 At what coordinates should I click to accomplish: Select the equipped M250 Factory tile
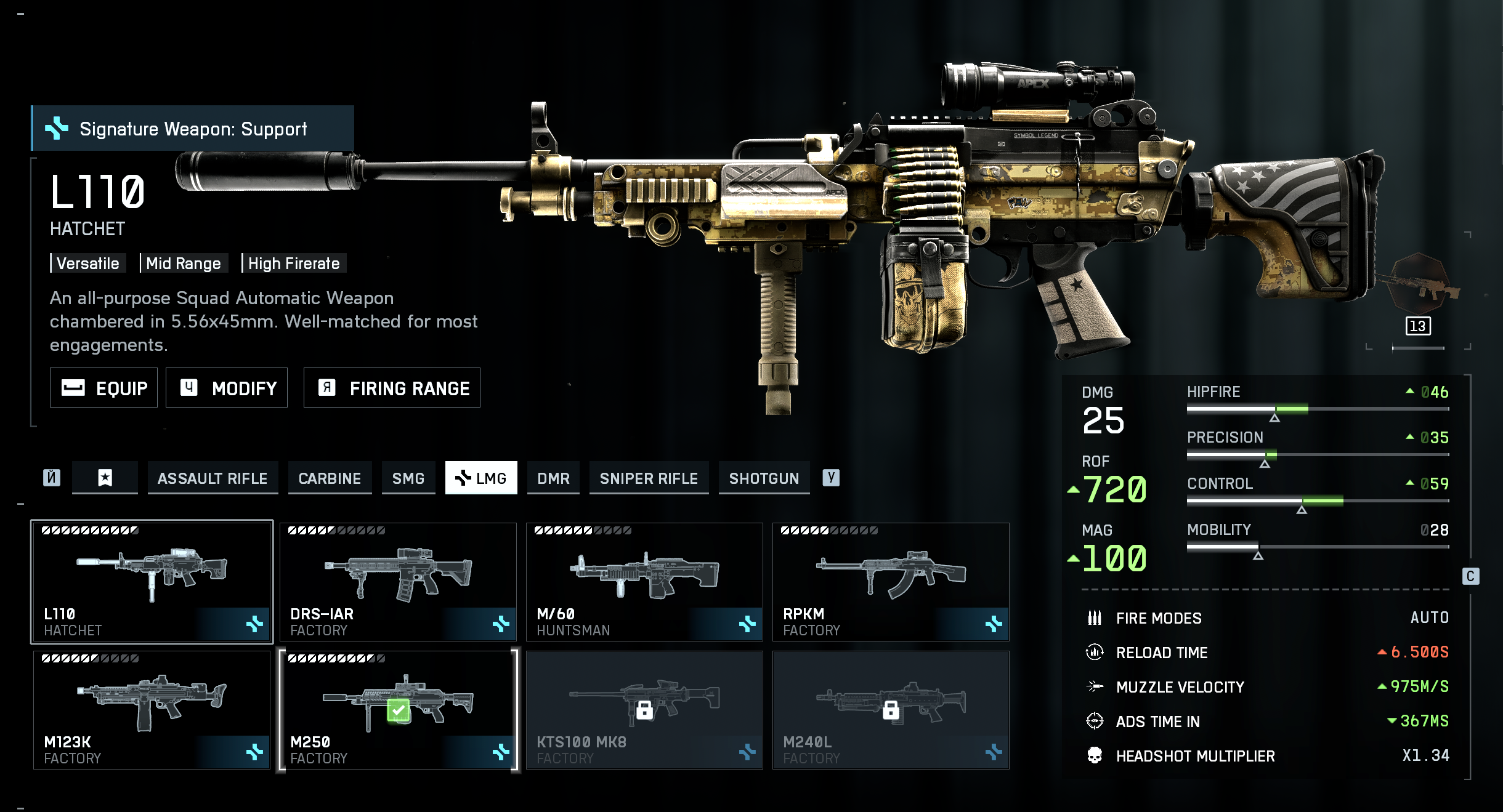click(x=398, y=710)
